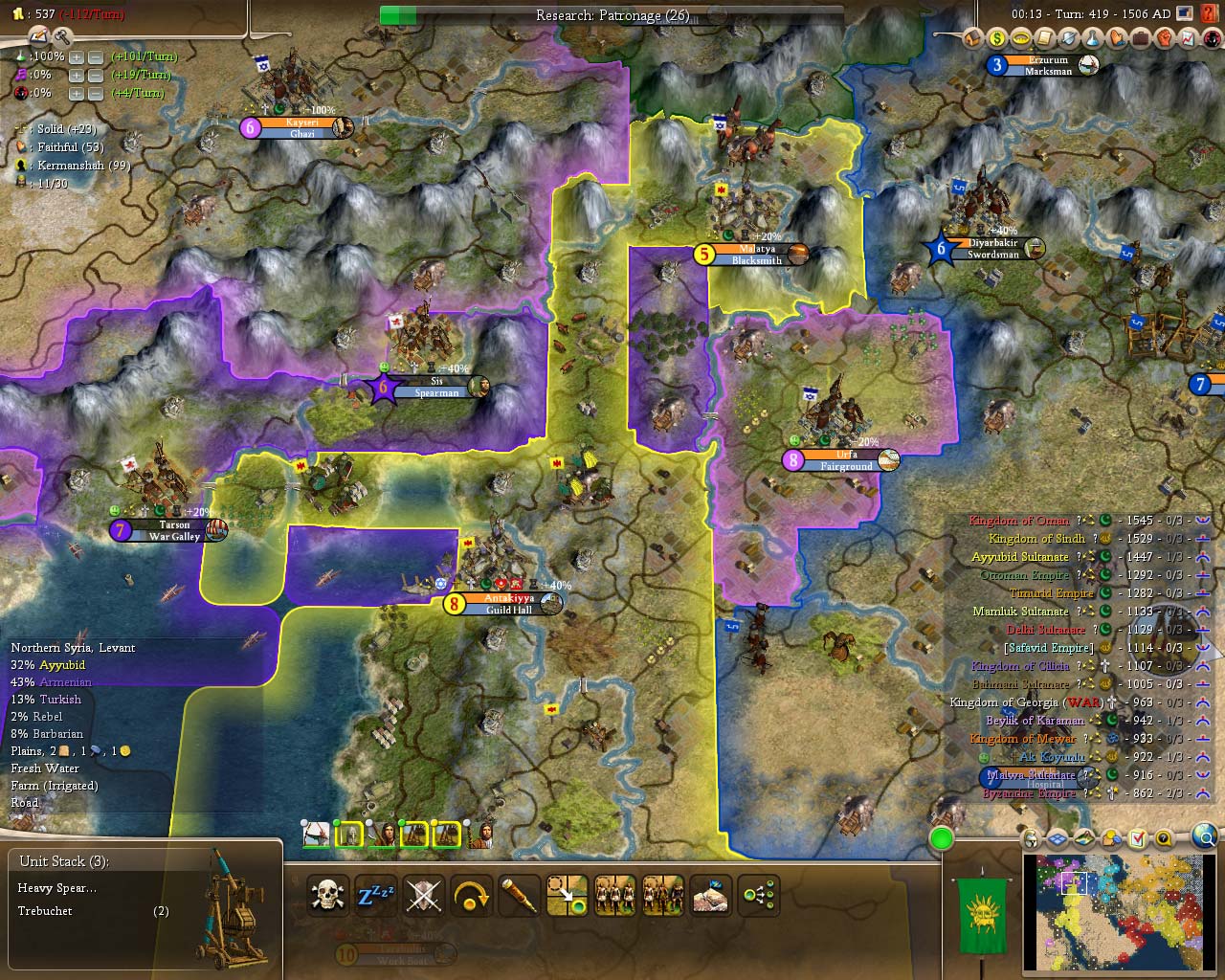Open the Espionage spy icon

[x=1211, y=39]
